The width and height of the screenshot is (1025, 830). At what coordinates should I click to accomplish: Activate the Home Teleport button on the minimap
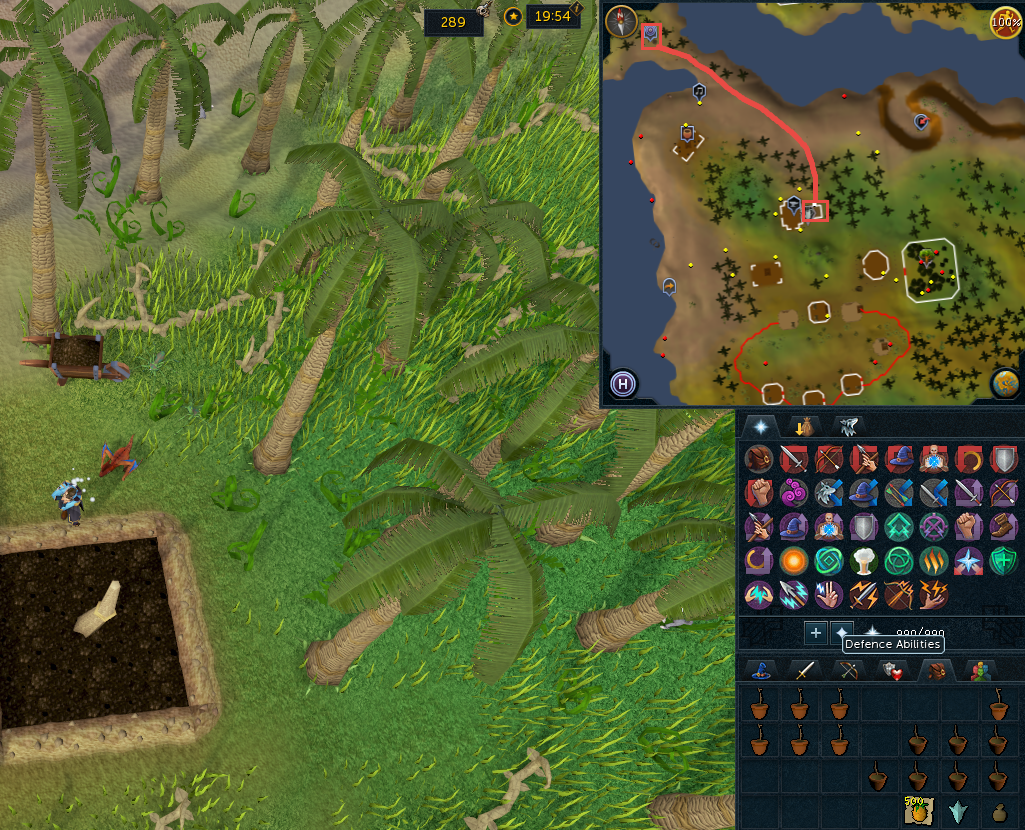coord(623,383)
